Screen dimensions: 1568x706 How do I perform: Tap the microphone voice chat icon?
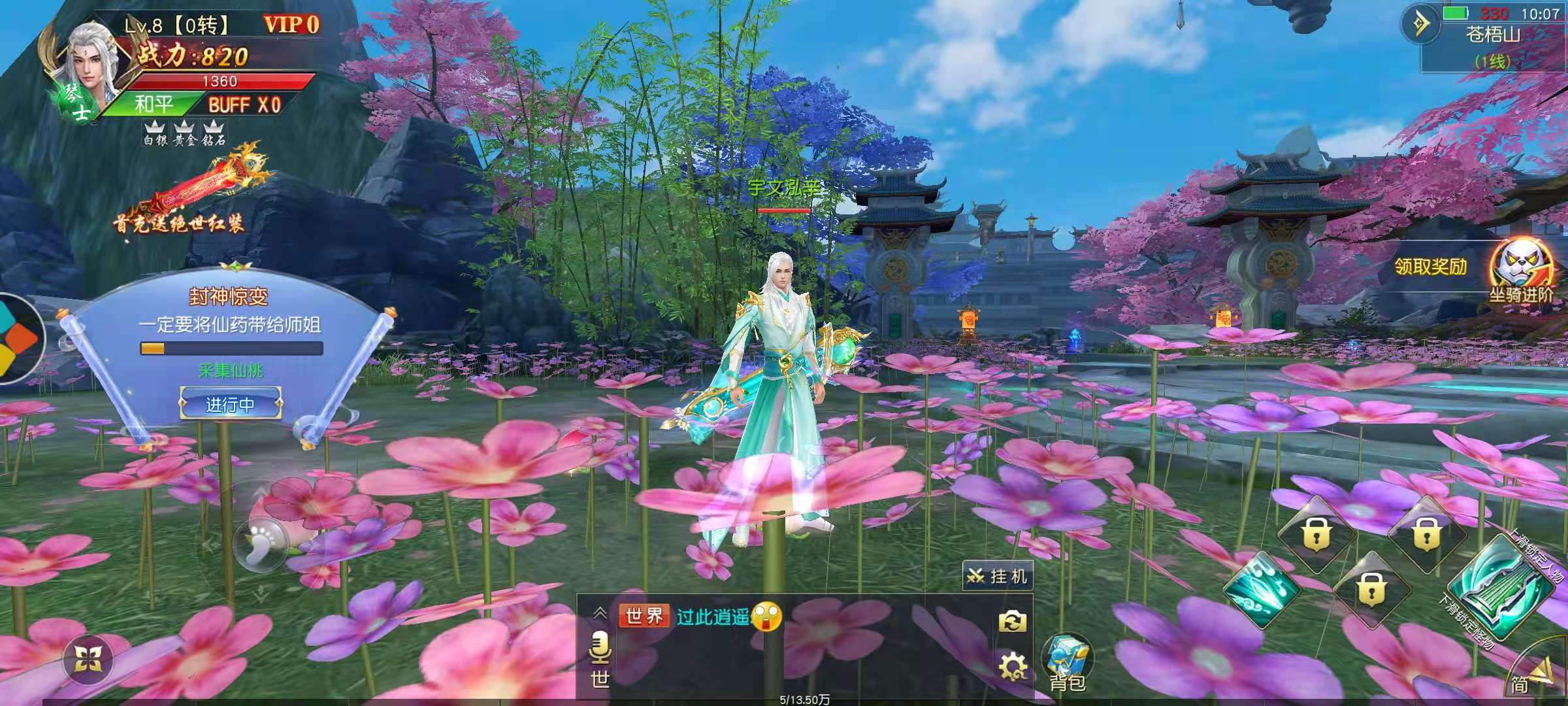(x=599, y=648)
